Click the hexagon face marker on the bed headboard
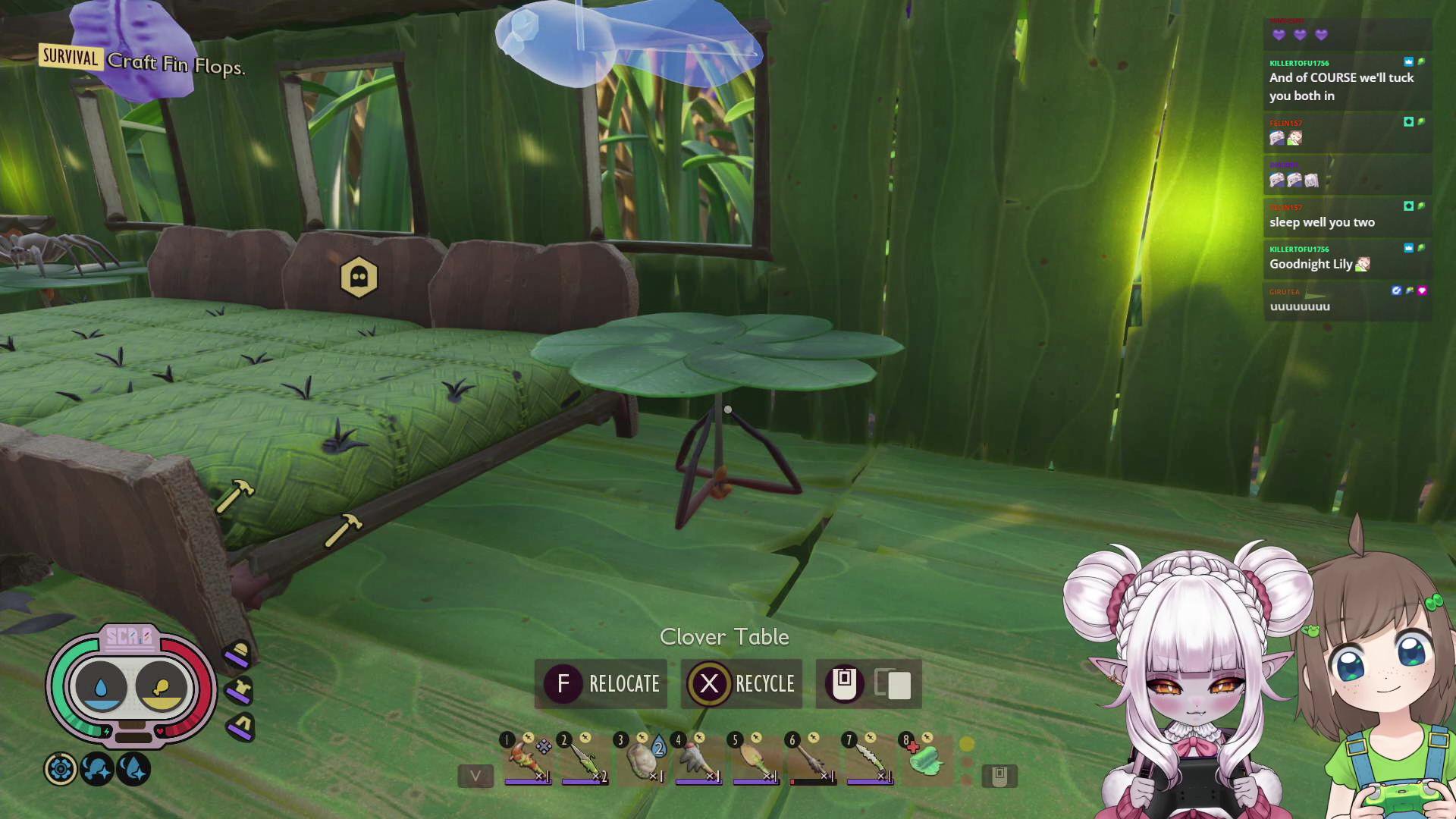The height and width of the screenshot is (819, 1456). 360,278
